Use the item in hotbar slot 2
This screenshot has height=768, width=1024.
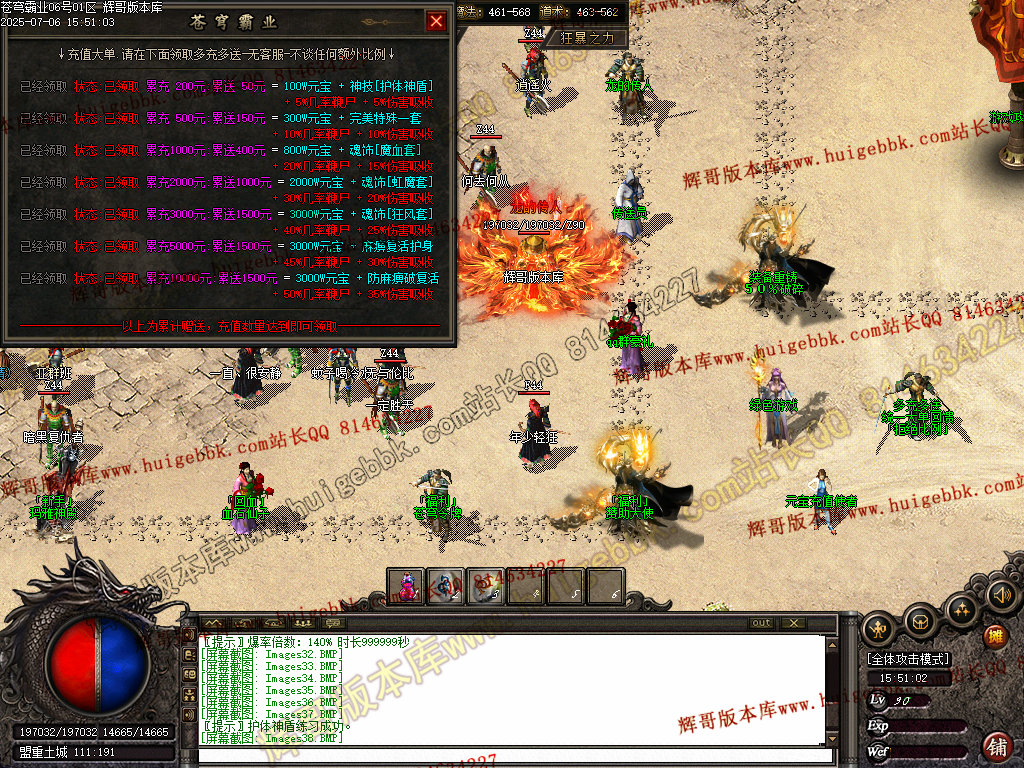[x=446, y=587]
